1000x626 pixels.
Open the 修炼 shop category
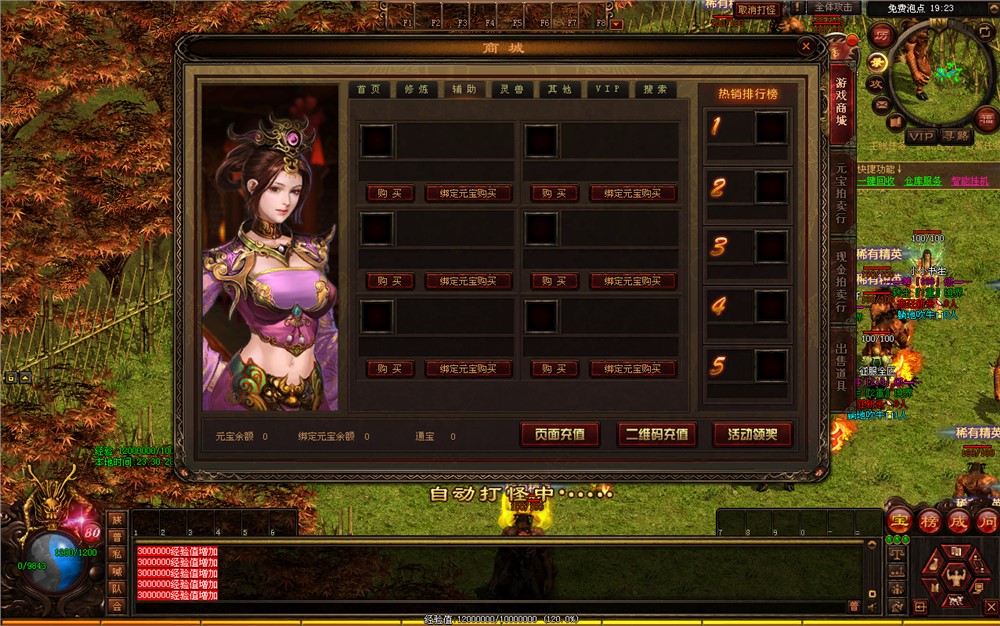coord(417,89)
